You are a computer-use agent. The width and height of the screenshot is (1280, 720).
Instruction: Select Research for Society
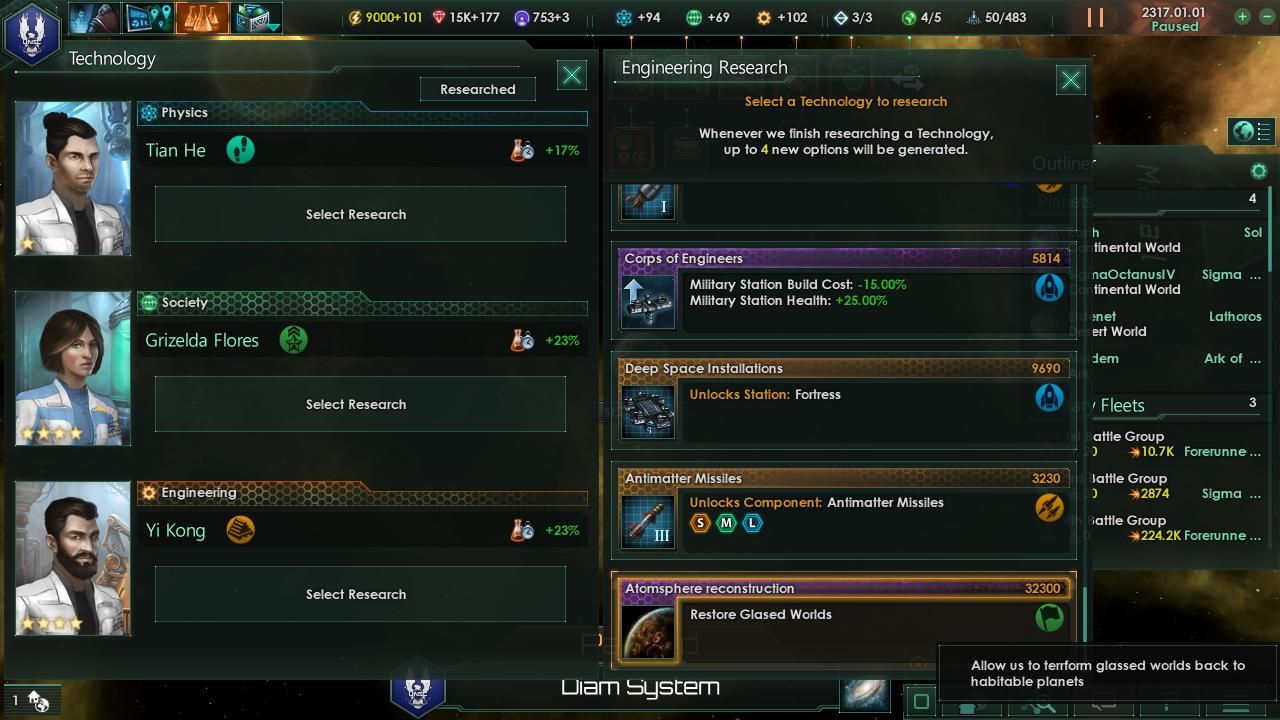[x=360, y=404]
